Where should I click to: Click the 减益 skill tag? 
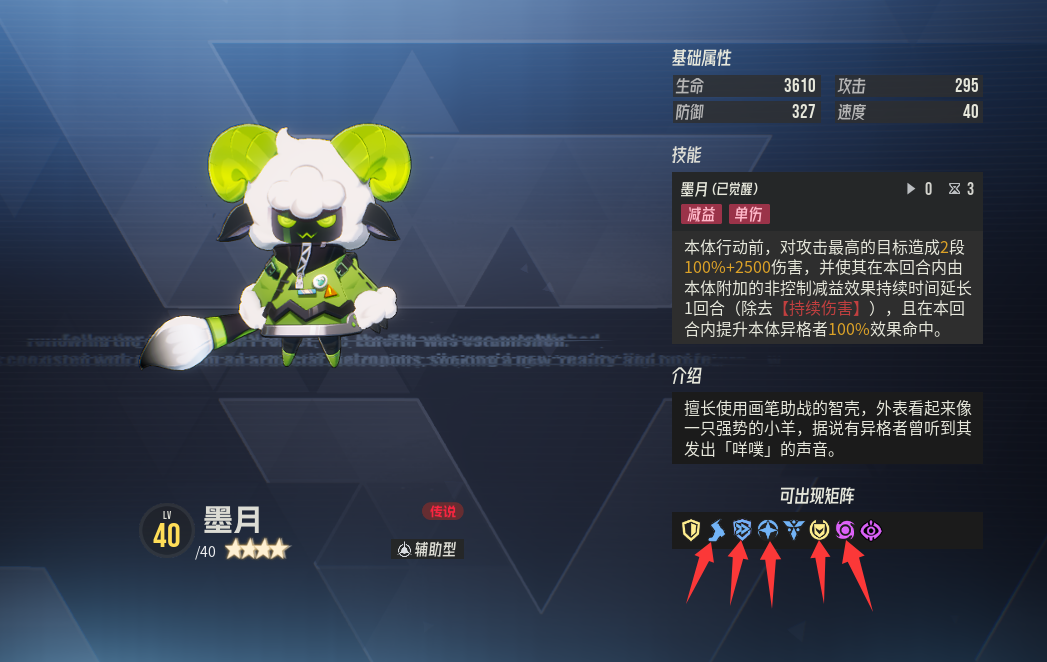point(700,214)
